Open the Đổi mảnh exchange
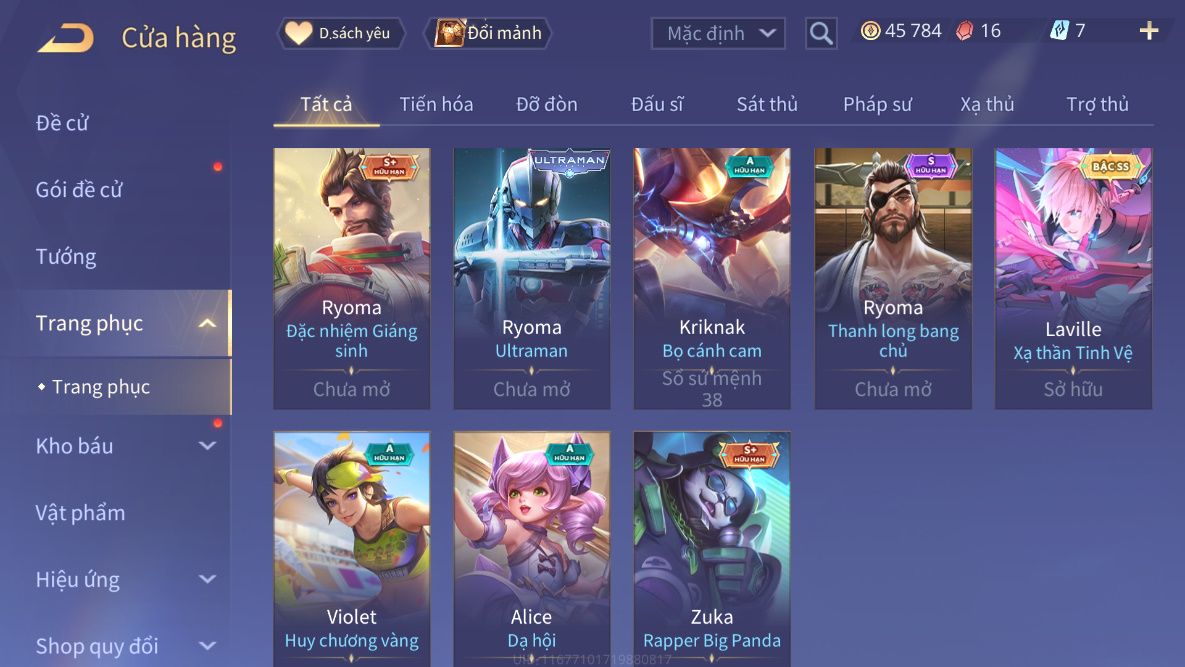Image resolution: width=1185 pixels, height=667 pixels. pos(489,33)
